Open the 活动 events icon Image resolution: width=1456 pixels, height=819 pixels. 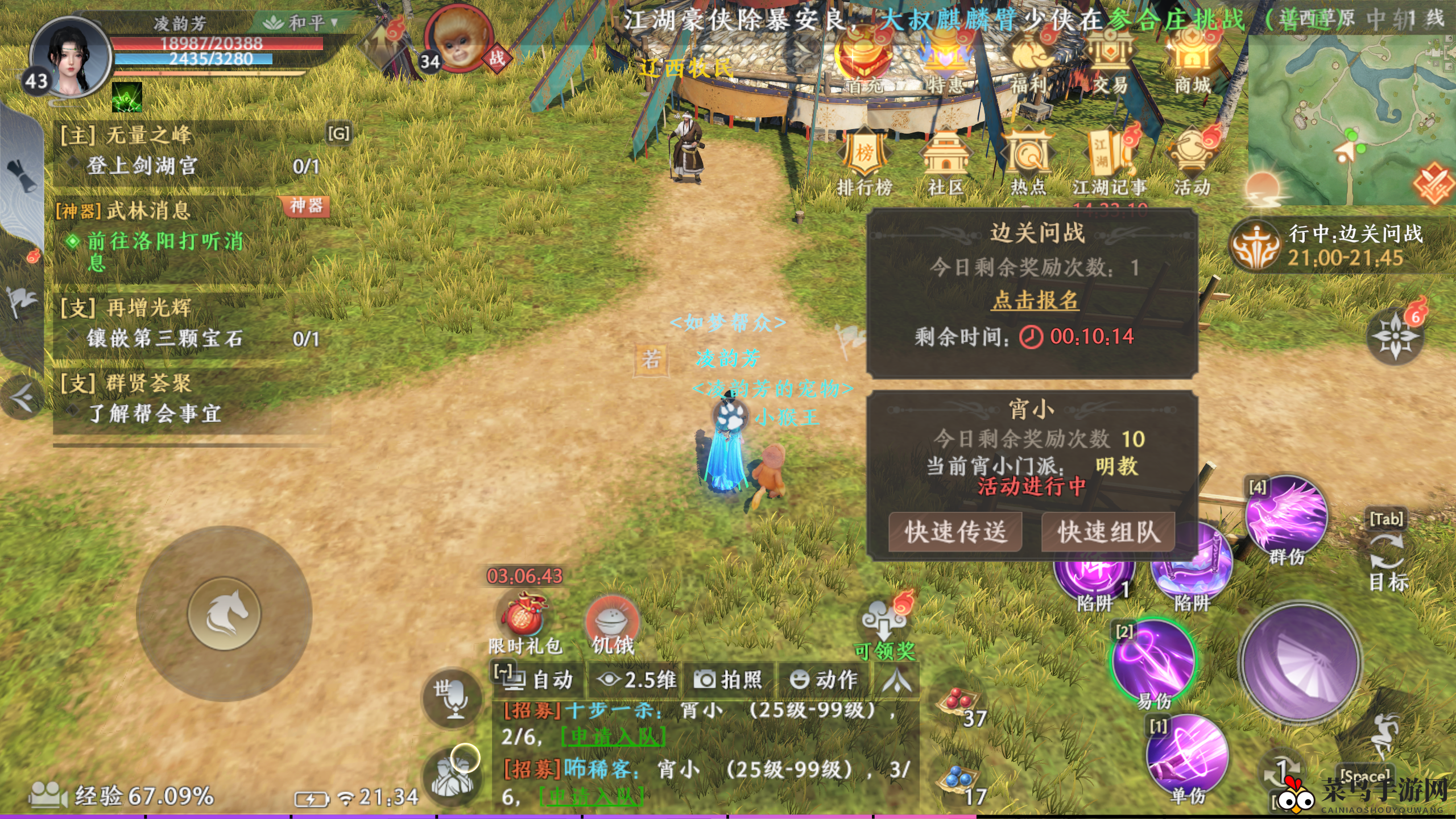[1192, 161]
